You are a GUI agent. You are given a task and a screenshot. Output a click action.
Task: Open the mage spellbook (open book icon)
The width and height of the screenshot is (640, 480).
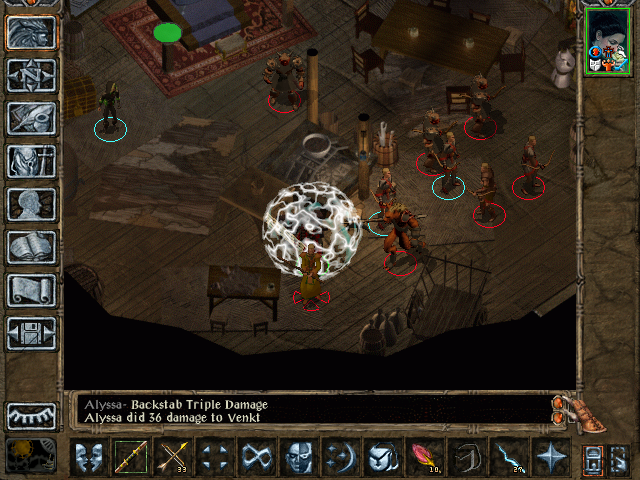[32, 247]
